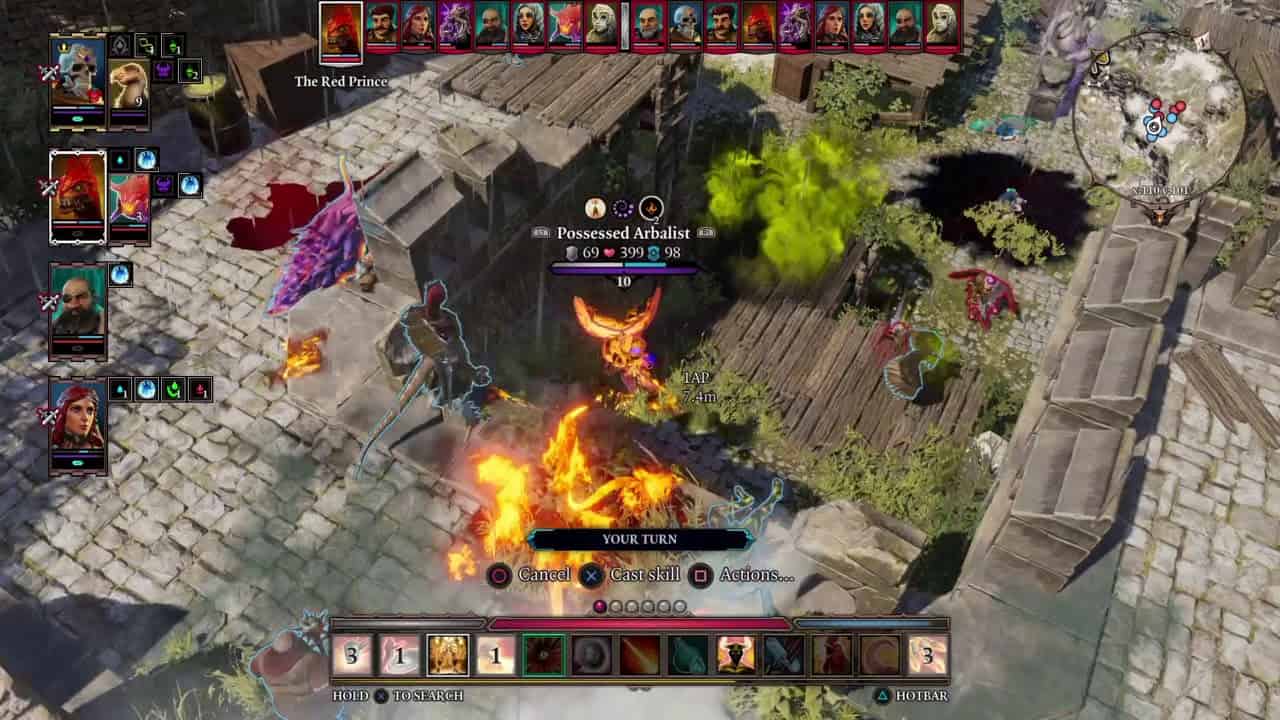Inspect the dwarf's blue orb status icon

pos(120,274)
